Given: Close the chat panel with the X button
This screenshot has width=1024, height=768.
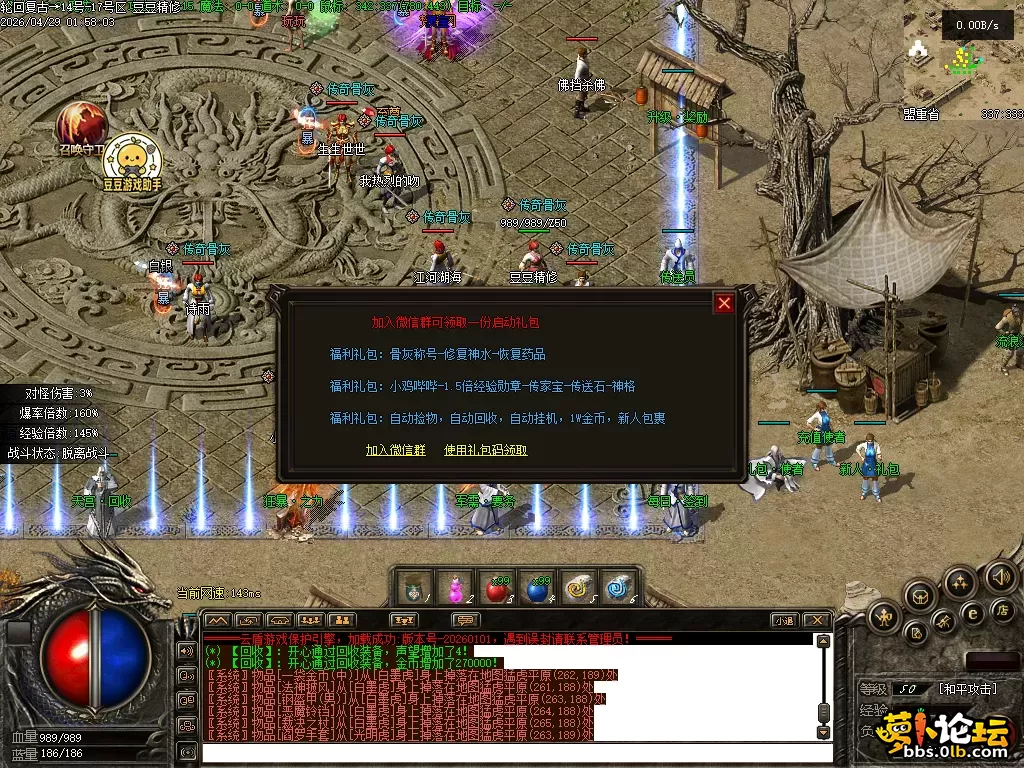Looking at the screenshot, I should coord(816,621).
